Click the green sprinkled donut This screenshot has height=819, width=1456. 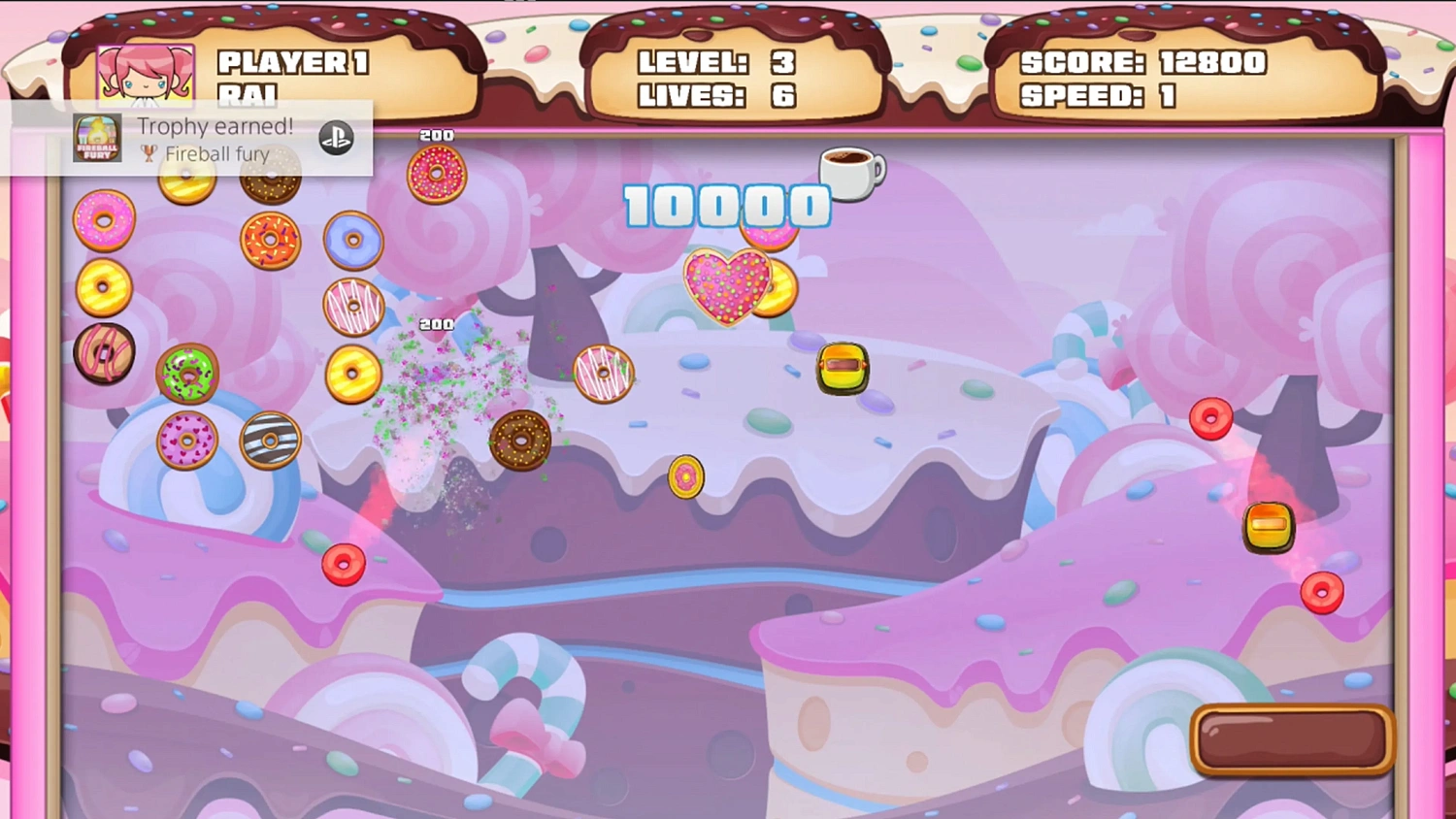[x=189, y=374]
